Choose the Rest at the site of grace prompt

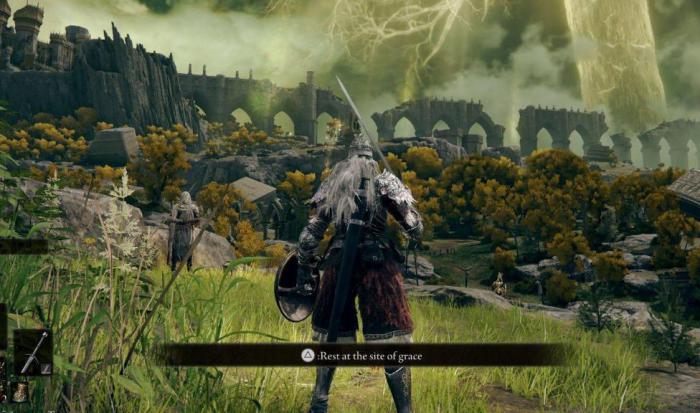point(364,355)
